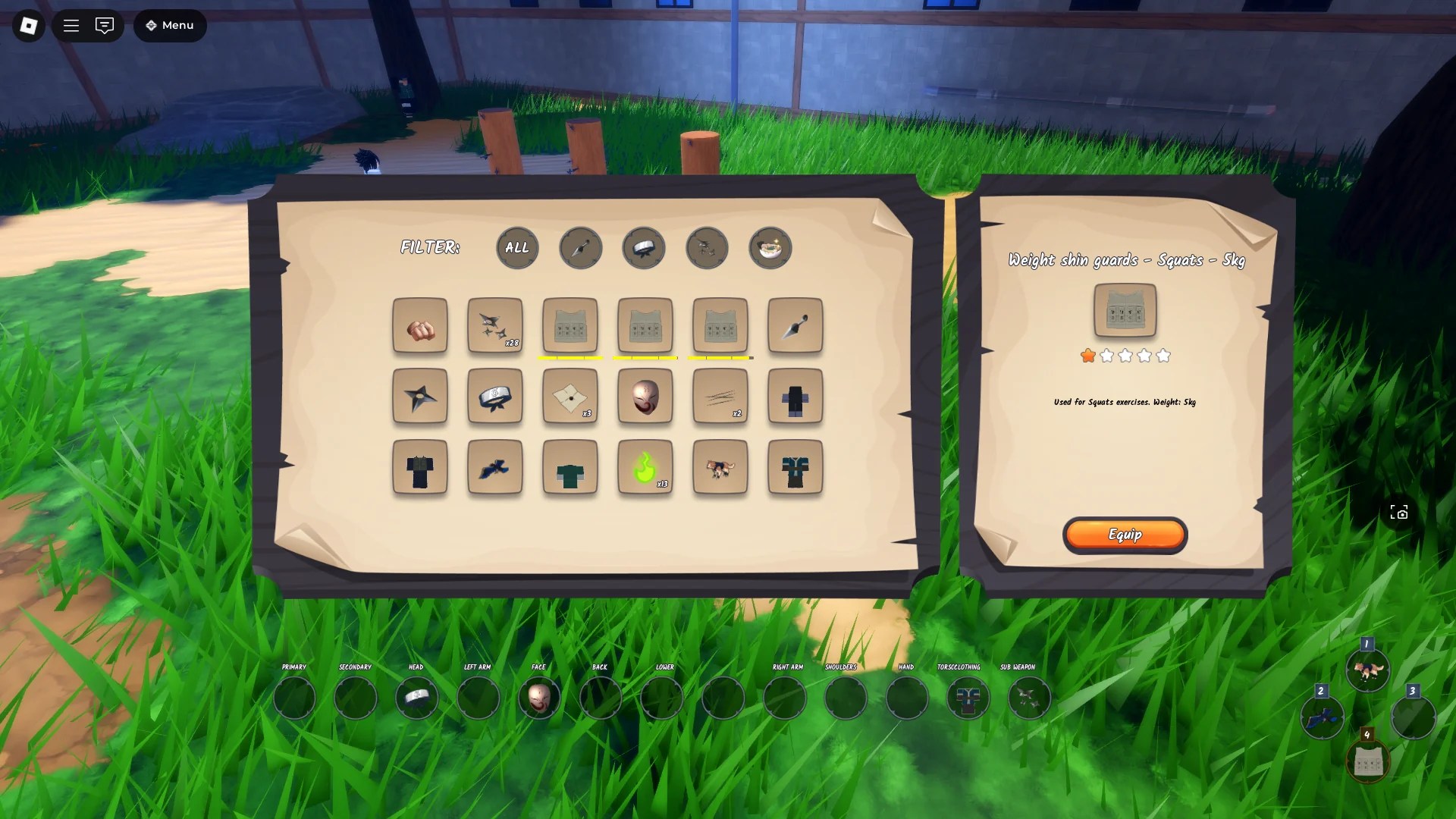Screen dimensions: 1456x819
Task: Switch to the Sub Weapon slot
Action: 1028,697
